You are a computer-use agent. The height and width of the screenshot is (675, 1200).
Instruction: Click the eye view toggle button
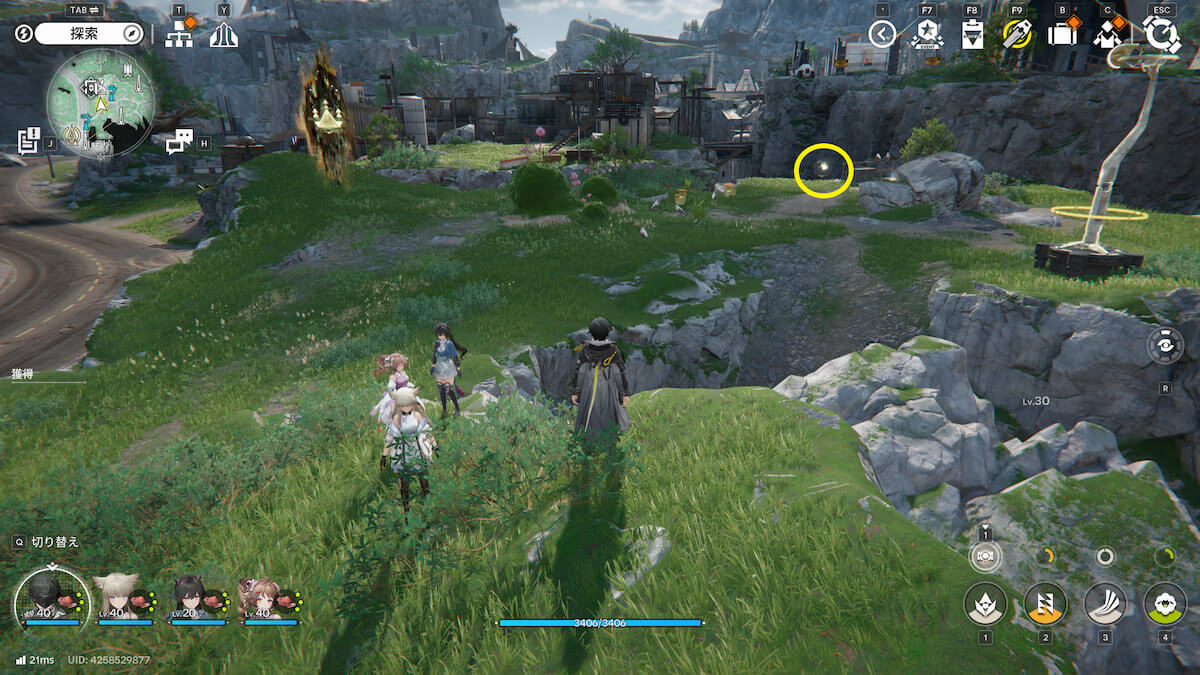pyautogui.click(x=1165, y=345)
